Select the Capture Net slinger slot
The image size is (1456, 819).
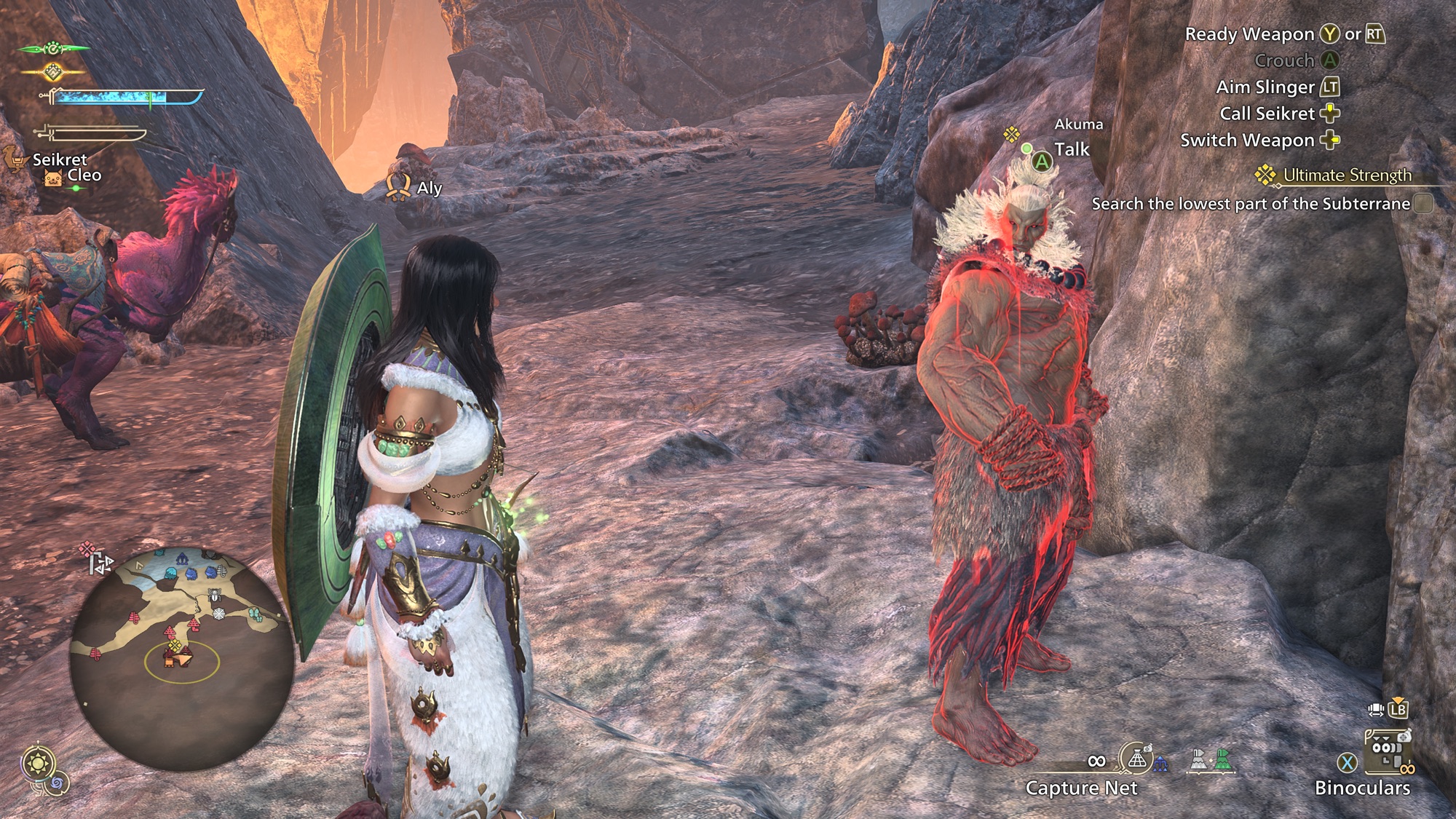[x=1136, y=760]
